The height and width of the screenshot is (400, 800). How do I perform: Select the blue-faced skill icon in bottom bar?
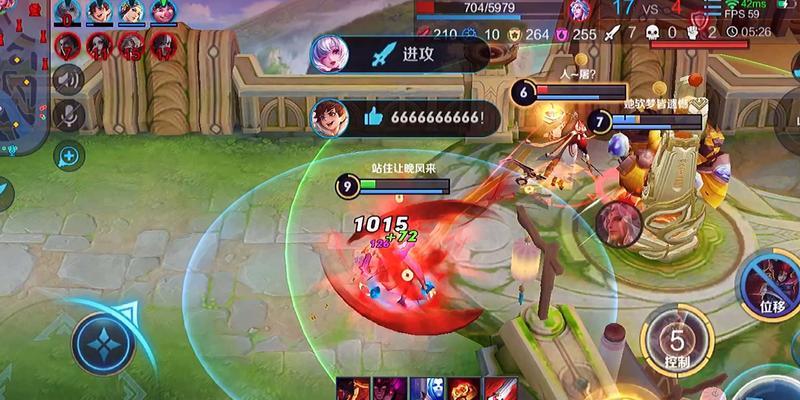(x=426, y=389)
